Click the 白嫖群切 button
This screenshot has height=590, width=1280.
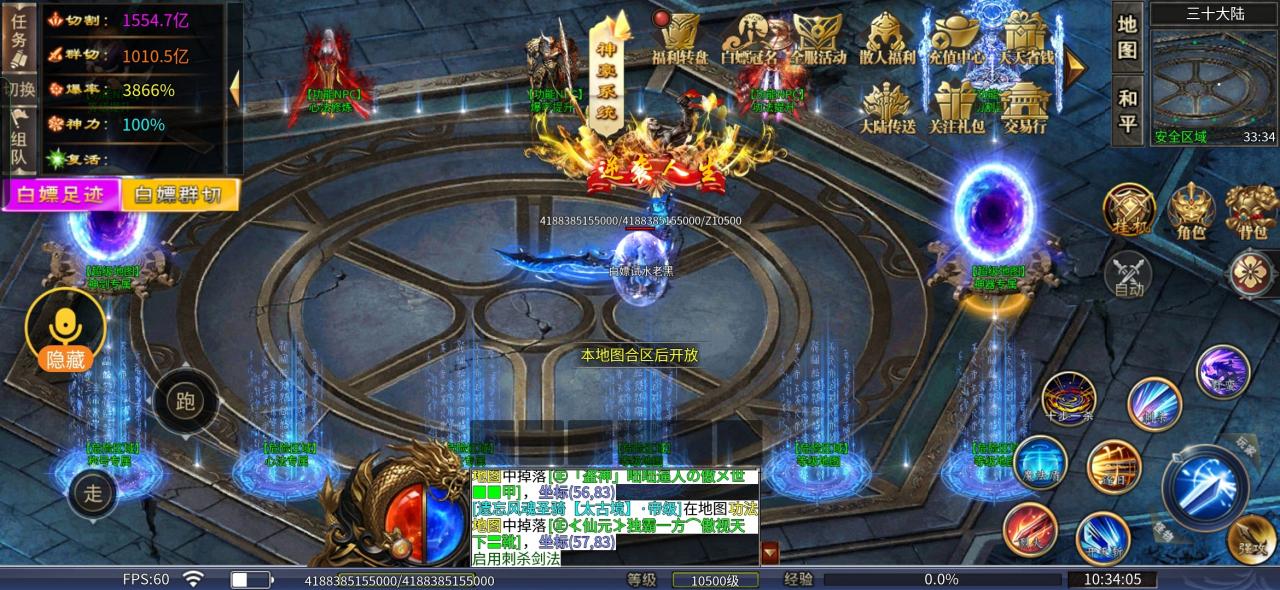[180, 194]
